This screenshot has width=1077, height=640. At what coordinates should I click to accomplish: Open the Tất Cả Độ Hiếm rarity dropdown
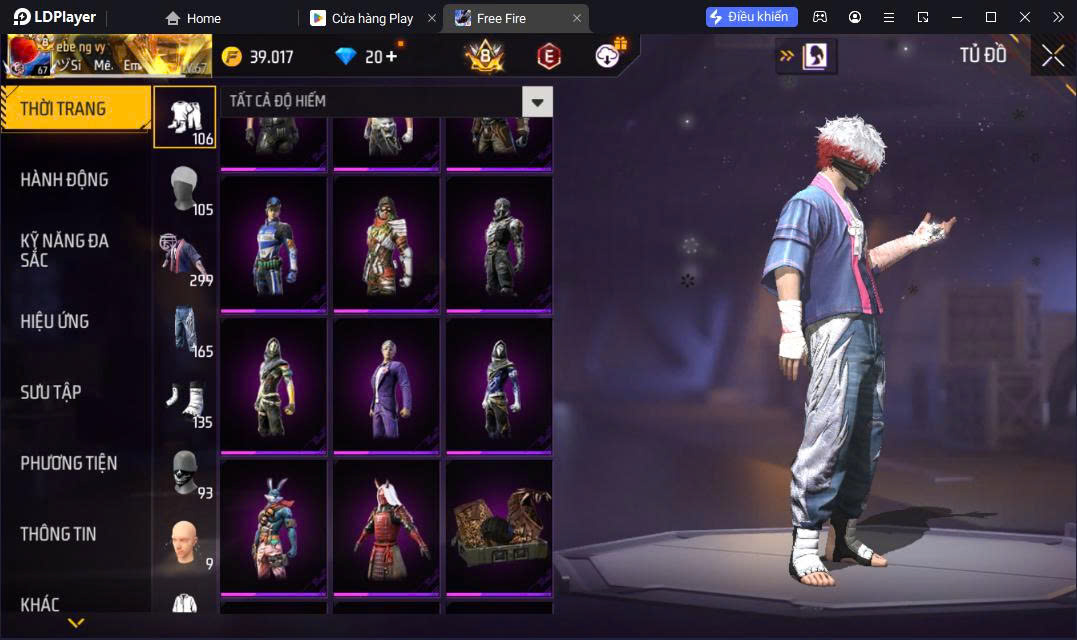coord(537,101)
